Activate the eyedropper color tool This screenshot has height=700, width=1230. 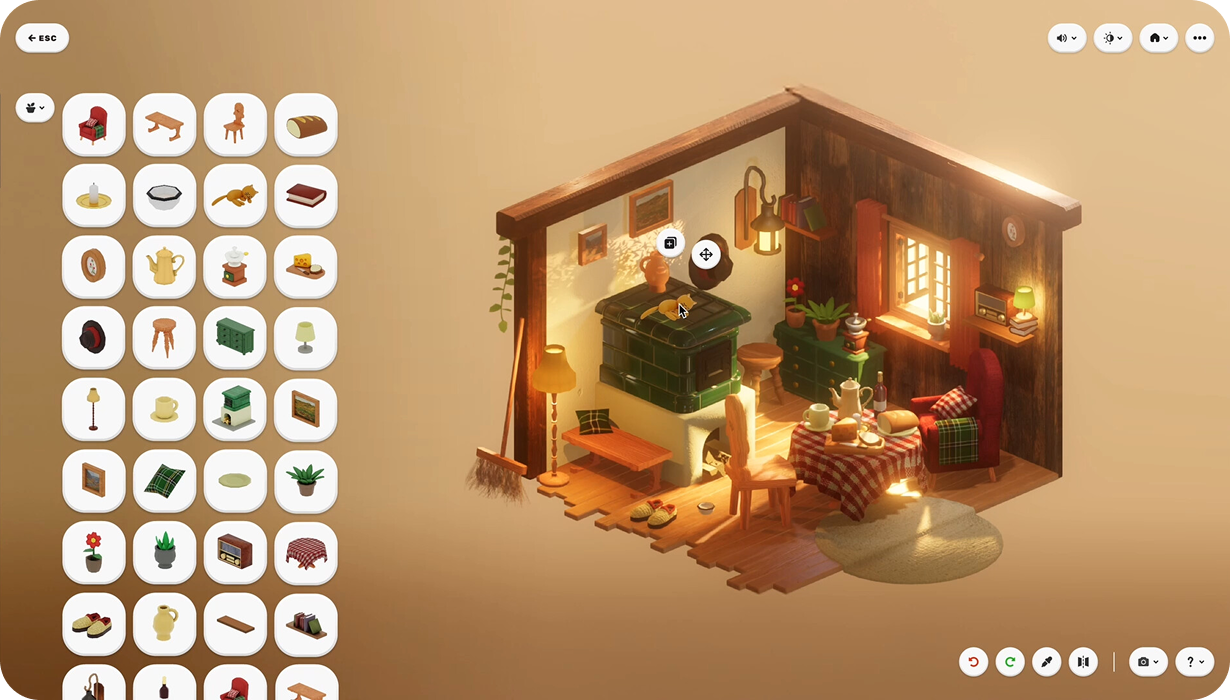point(1046,661)
